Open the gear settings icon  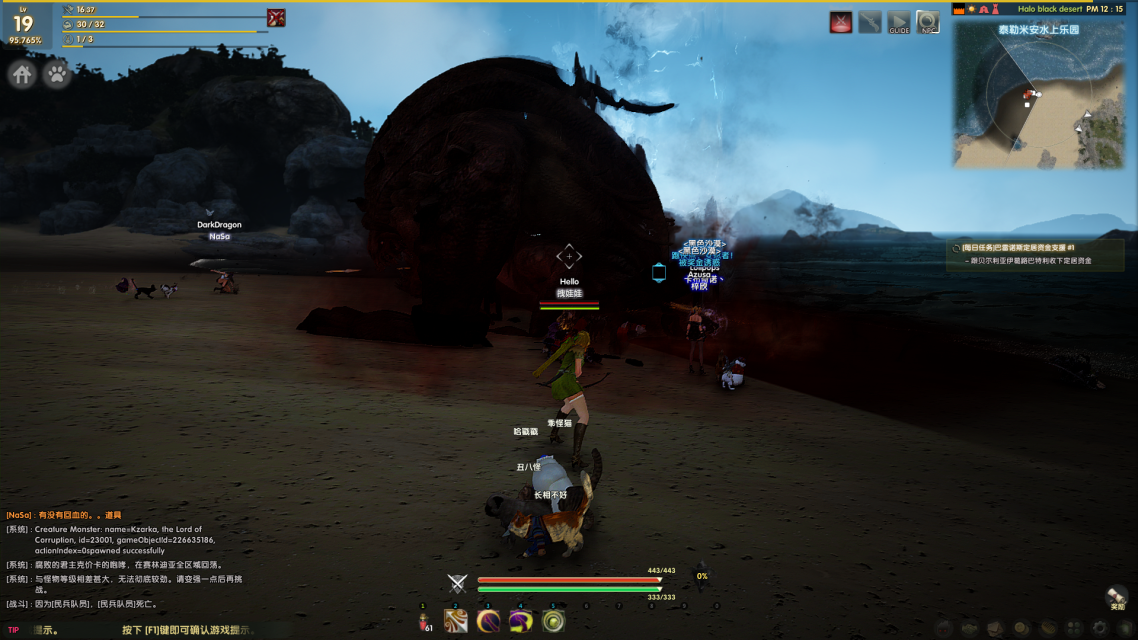[x=1100, y=628]
